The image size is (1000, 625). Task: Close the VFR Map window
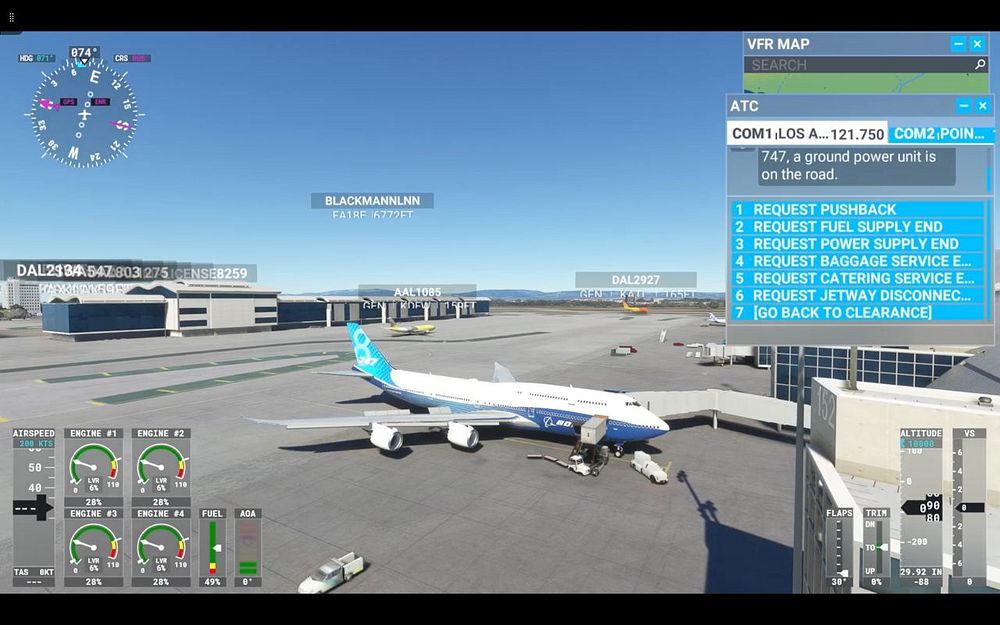click(x=978, y=44)
